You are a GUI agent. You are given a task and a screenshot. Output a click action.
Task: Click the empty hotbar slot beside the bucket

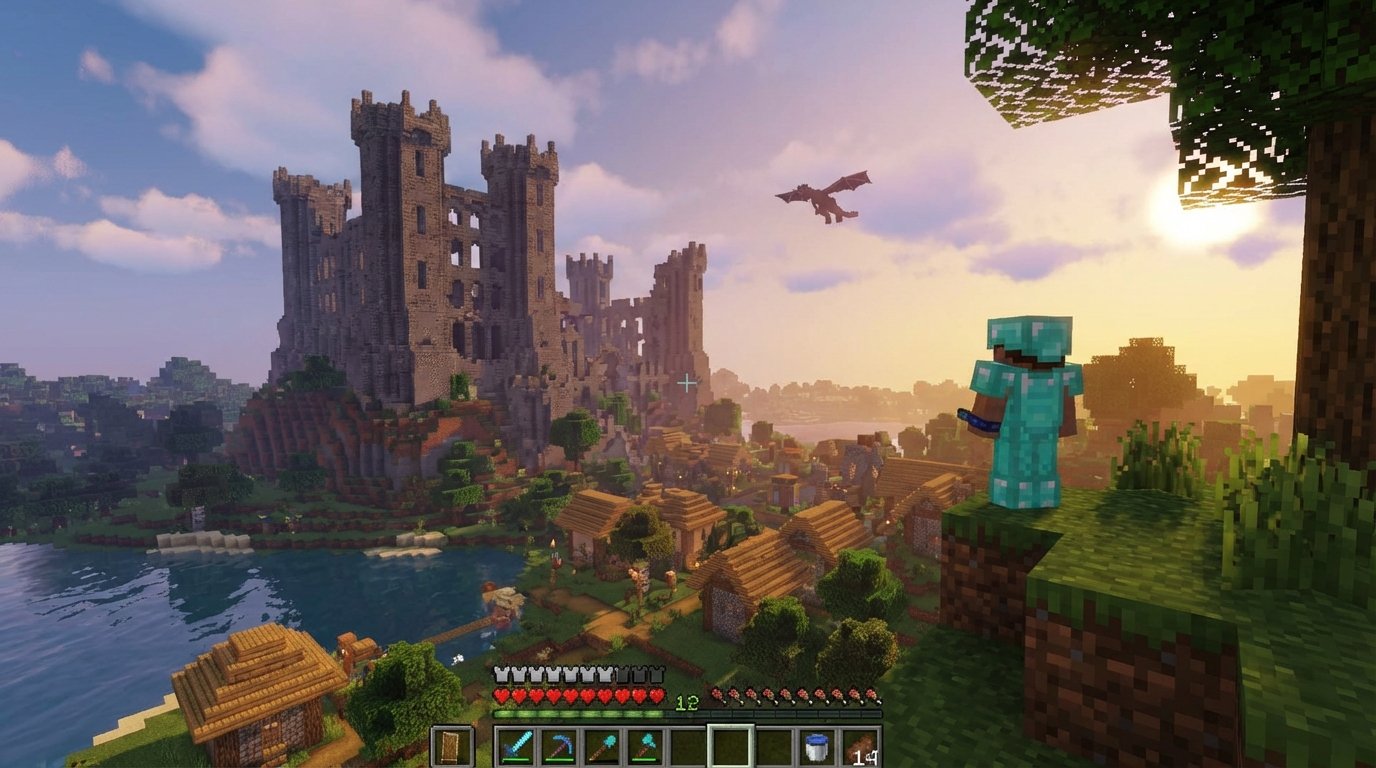point(772,747)
